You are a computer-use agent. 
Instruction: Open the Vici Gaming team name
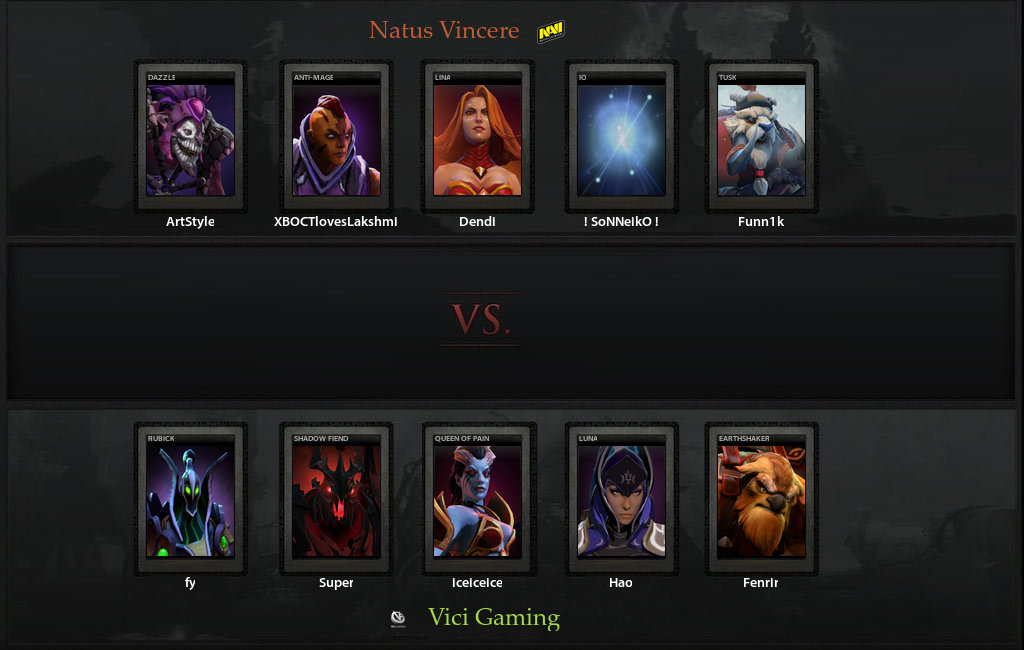tap(494, 617)
